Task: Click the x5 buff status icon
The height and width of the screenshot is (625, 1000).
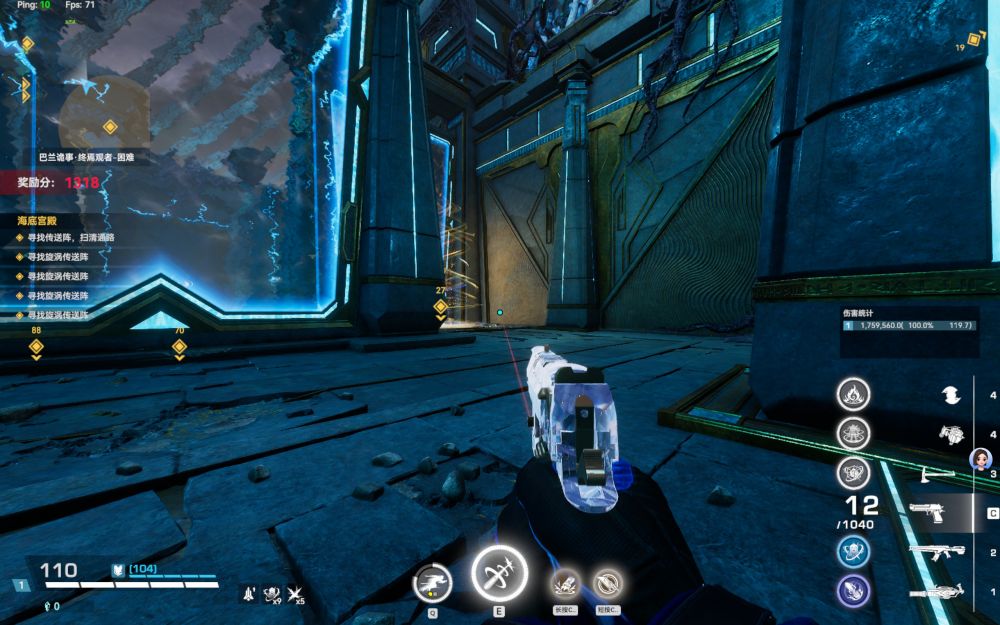Action: pyautogui.click(x=295, y=594)
